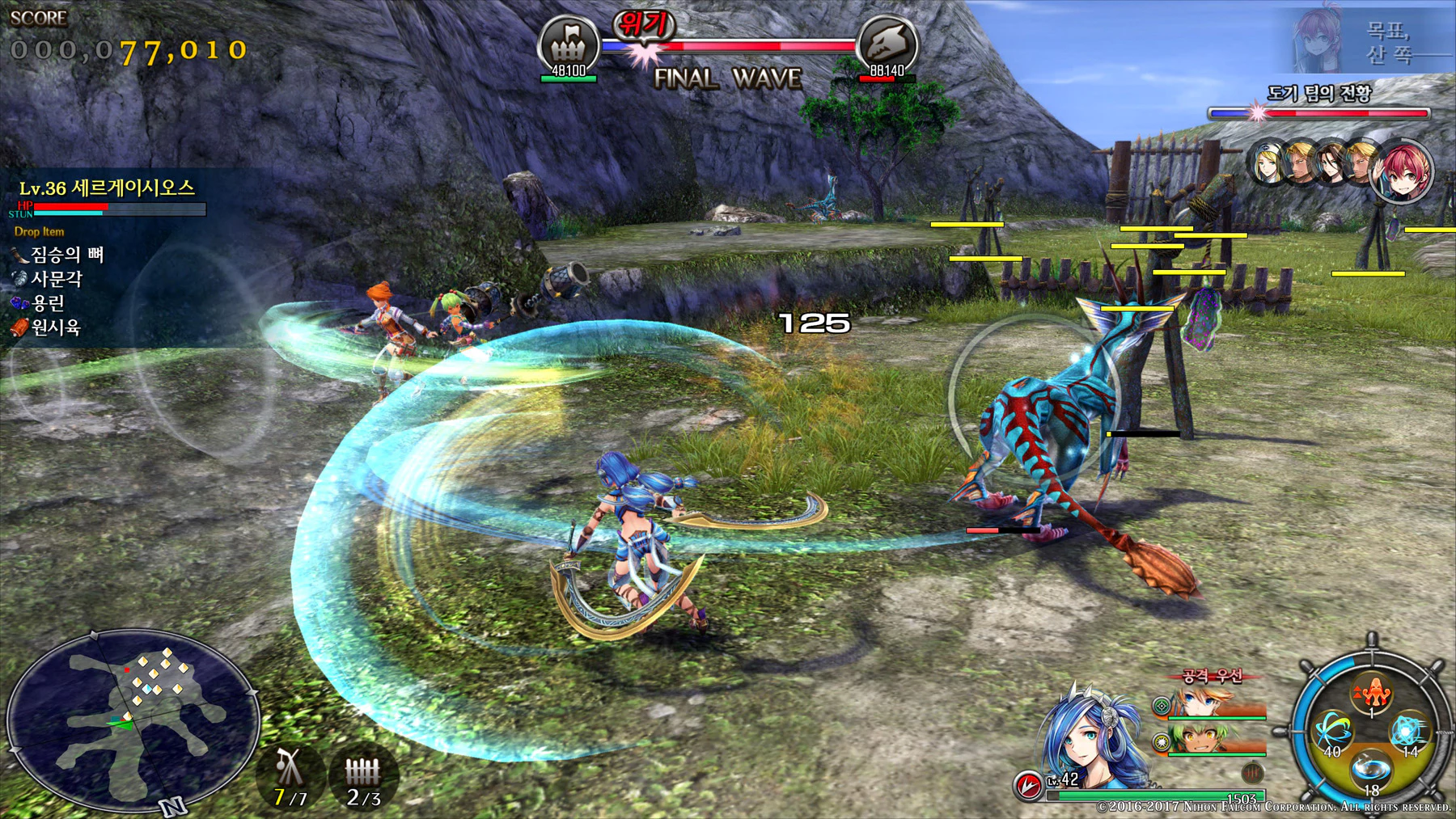The height and width of the screenshot is (819, 1456).
Task: Activate the orange figure skill on the wheel
Action: pyautogui.click(x=1371, y=692)
